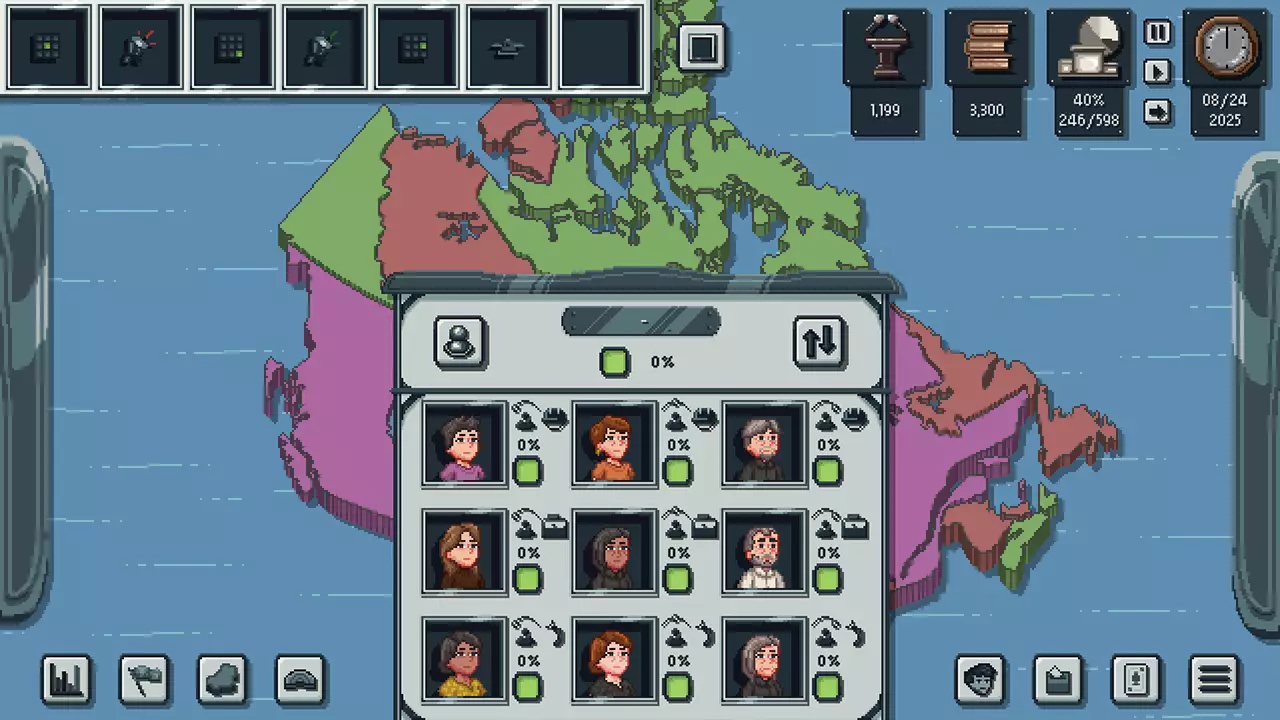The width and height of the screenshot is (1280, 720).
Task: Click the dome shelter icon bottom-left
Action: coord(299,680)
